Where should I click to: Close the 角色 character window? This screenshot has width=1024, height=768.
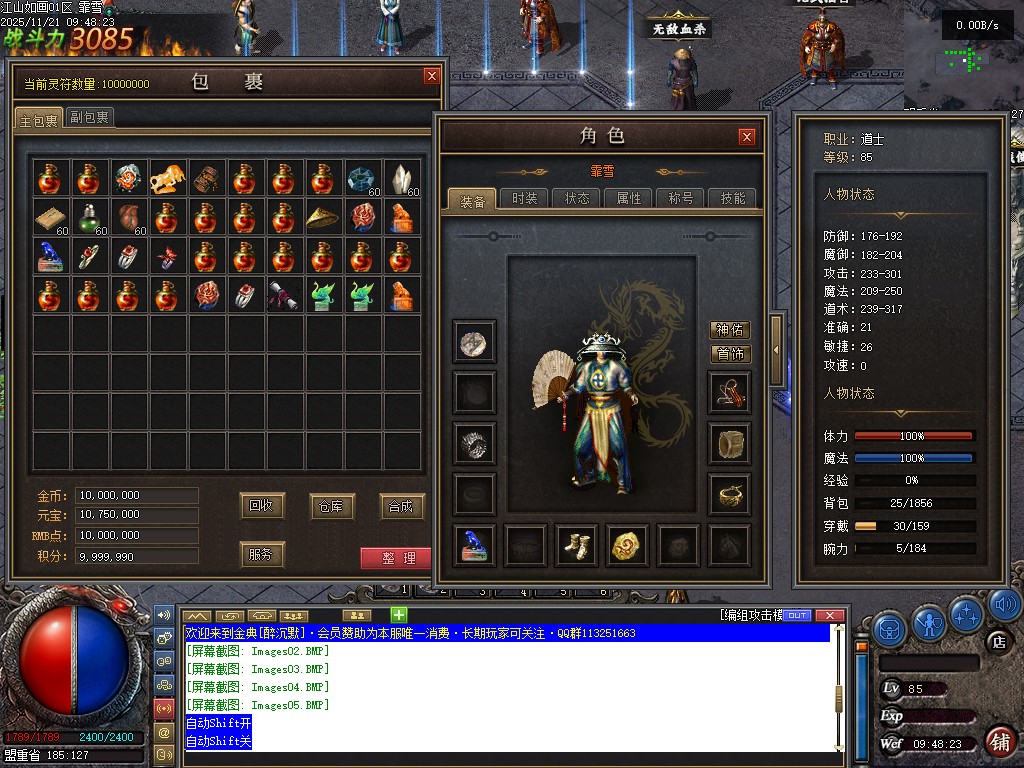coord(747,137)
